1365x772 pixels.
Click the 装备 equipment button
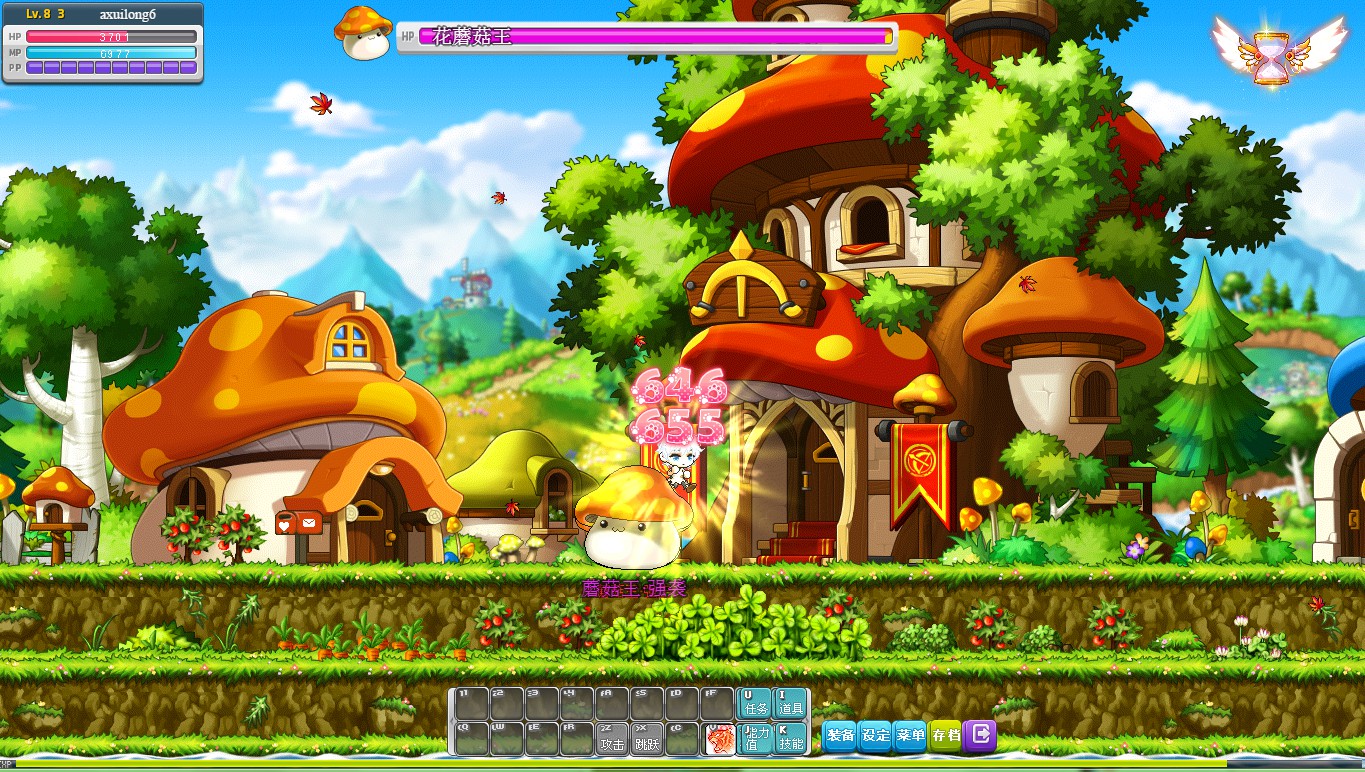point(840,736)
